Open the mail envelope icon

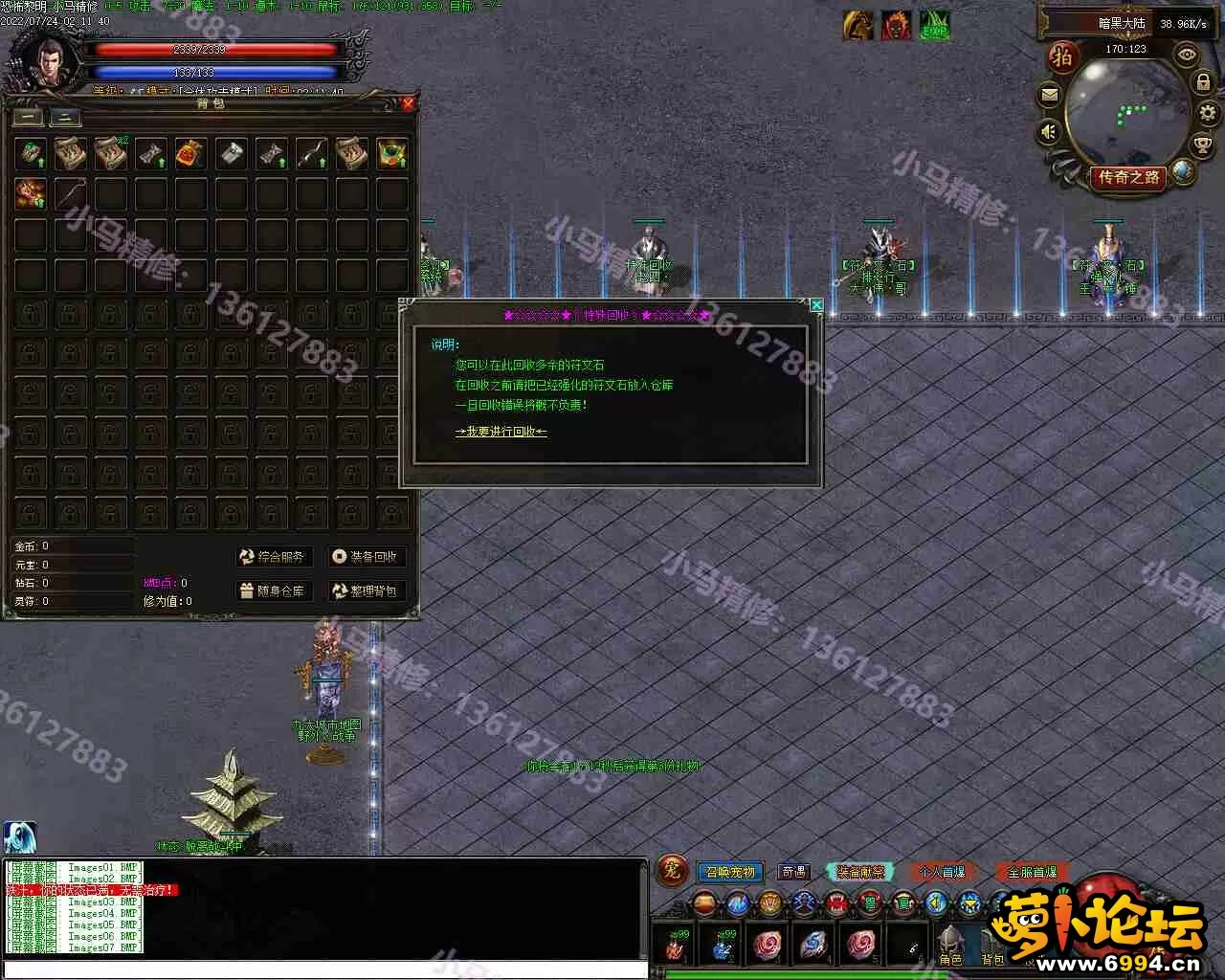1050,95
